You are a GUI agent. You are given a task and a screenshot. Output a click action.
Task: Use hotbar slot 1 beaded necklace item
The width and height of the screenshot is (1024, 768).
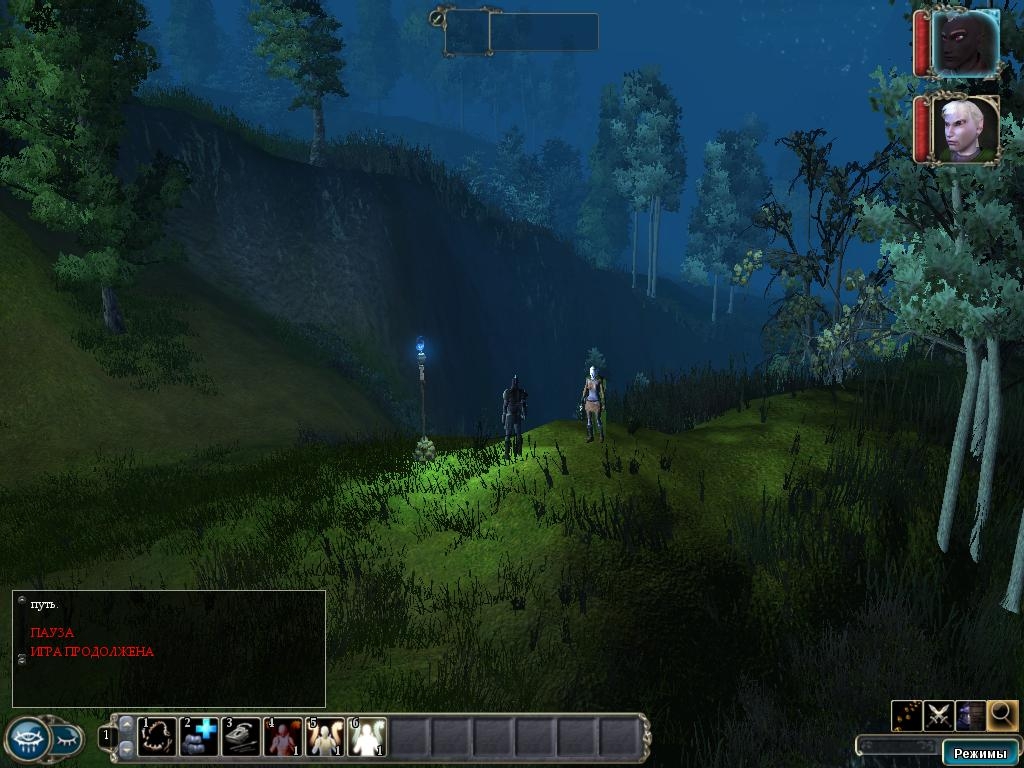coord(157,737)
